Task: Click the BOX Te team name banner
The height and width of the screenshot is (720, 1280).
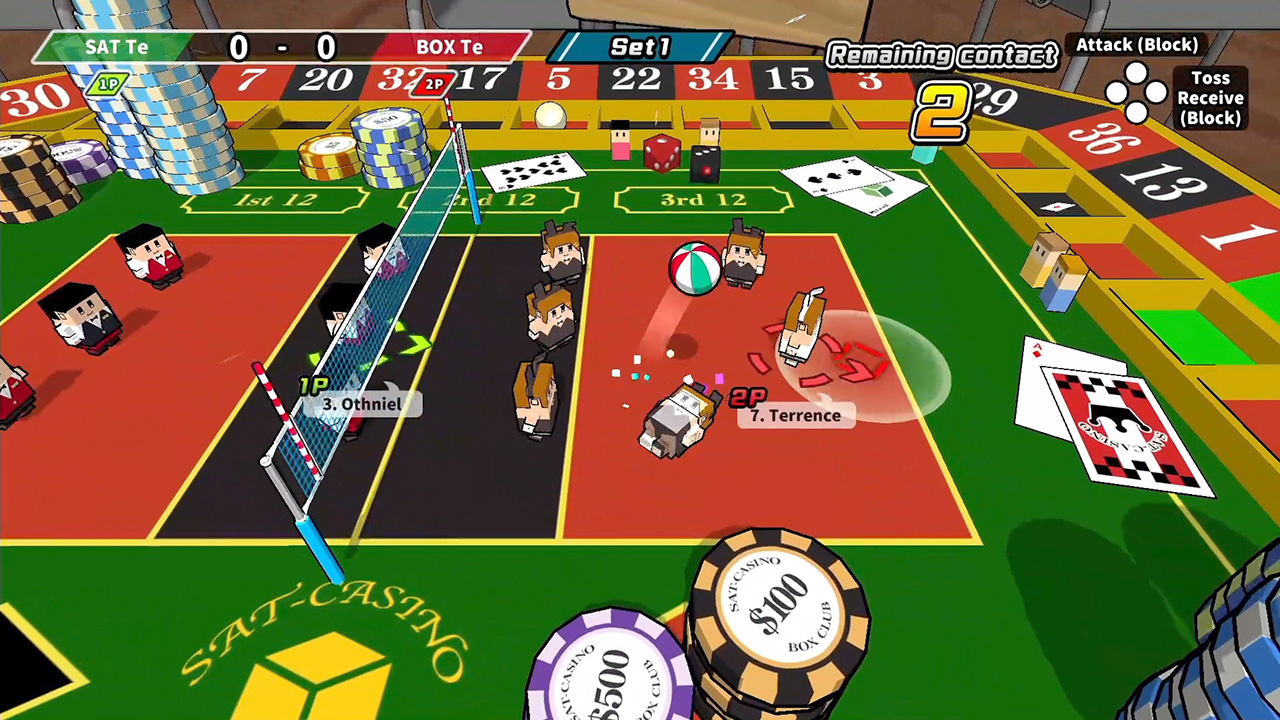Action: tap(450, 46)
